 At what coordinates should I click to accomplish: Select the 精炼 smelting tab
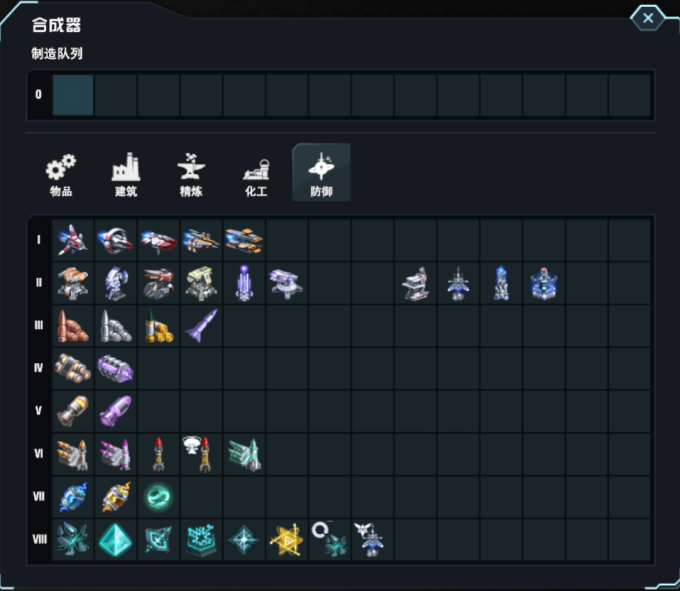click(190, 173)
